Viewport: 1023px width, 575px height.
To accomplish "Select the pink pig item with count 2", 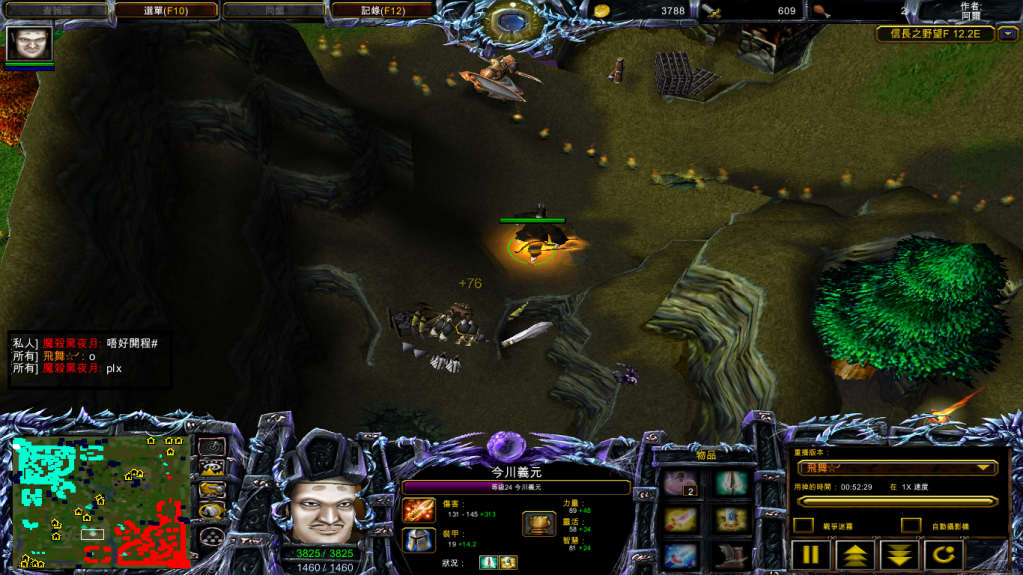I will point(681,484).
